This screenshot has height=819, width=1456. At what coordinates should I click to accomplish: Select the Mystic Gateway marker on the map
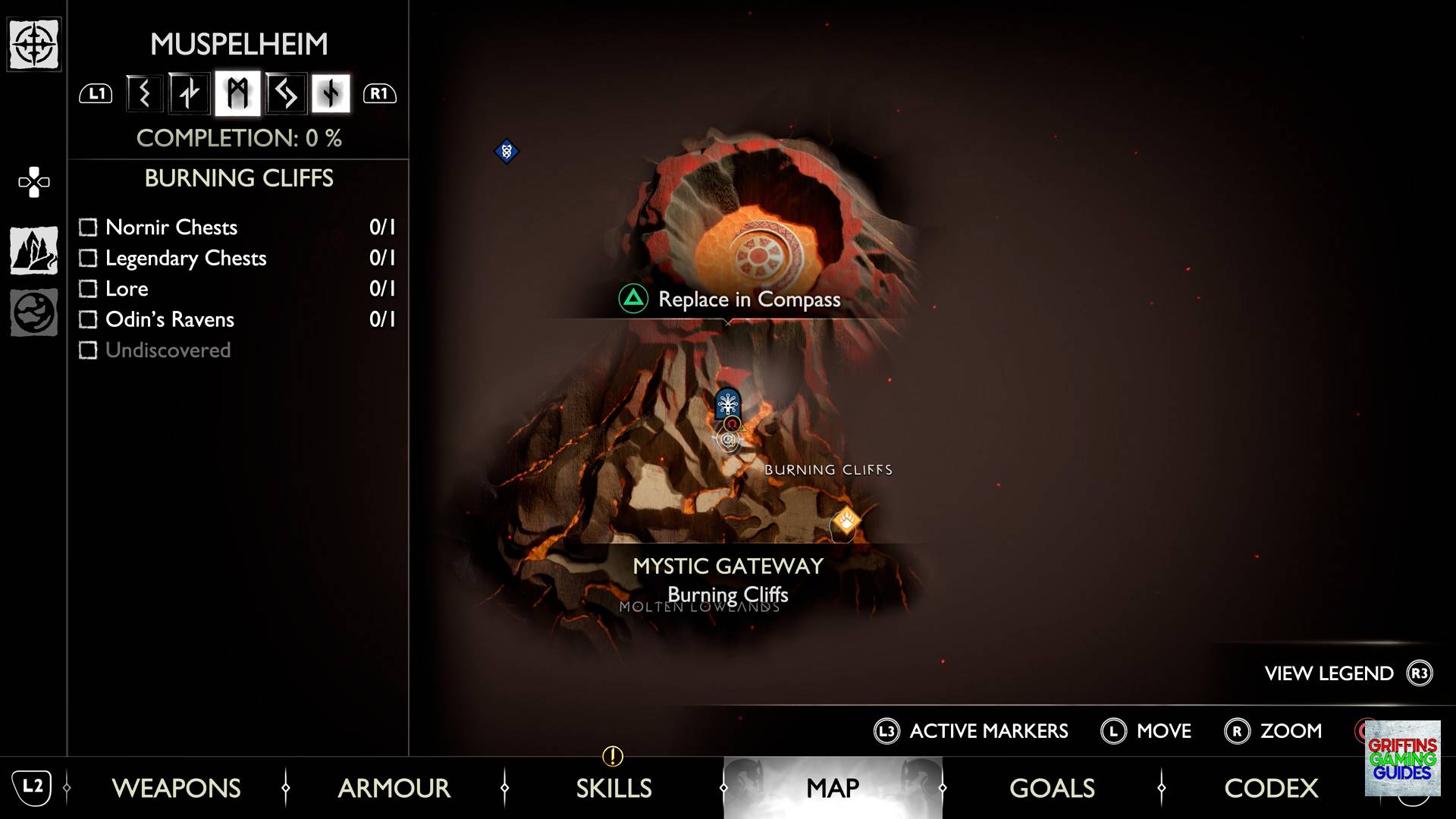tap(728, 403)
